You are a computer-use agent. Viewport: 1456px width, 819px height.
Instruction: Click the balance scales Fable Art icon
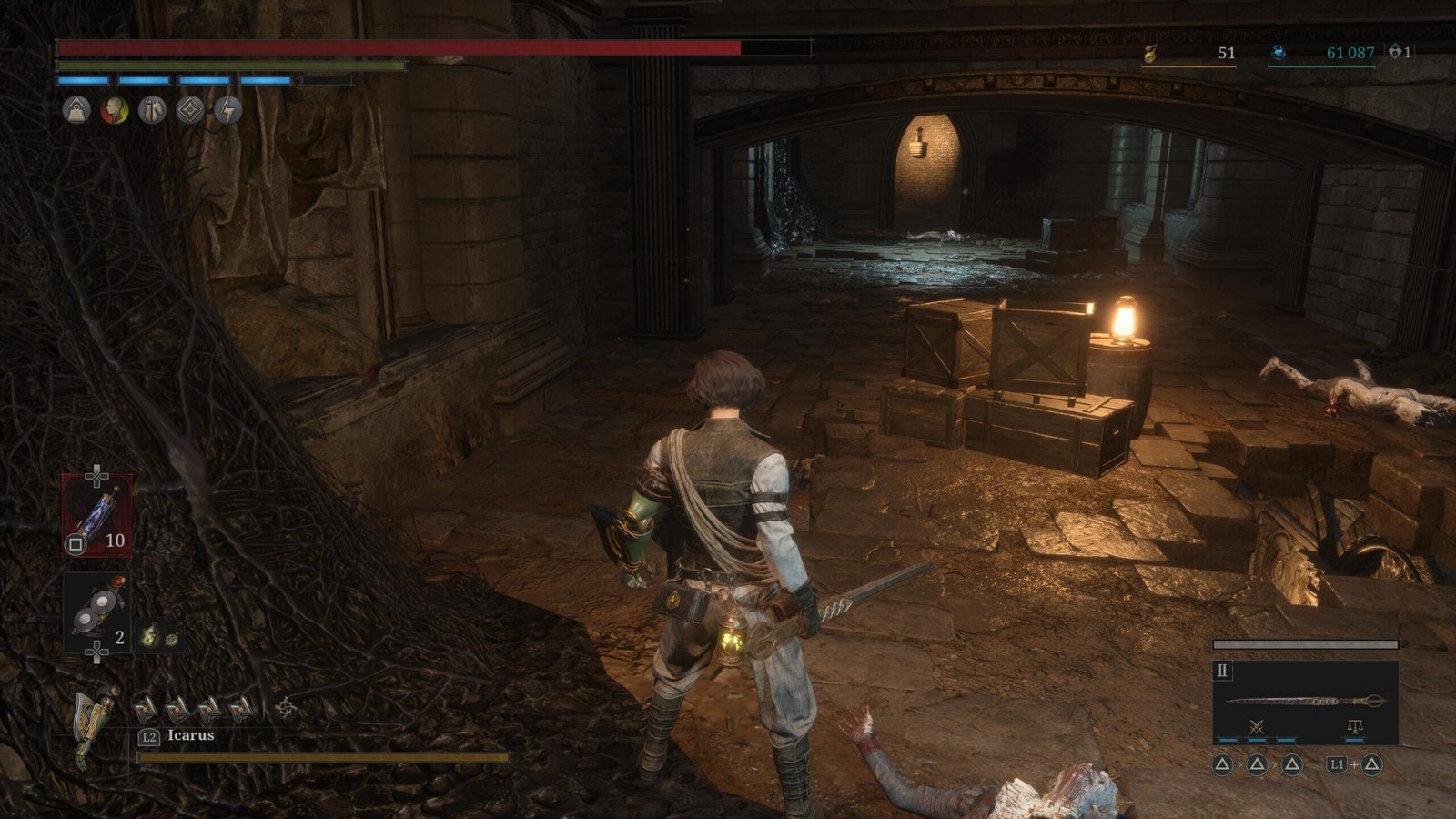point(1354,726)
